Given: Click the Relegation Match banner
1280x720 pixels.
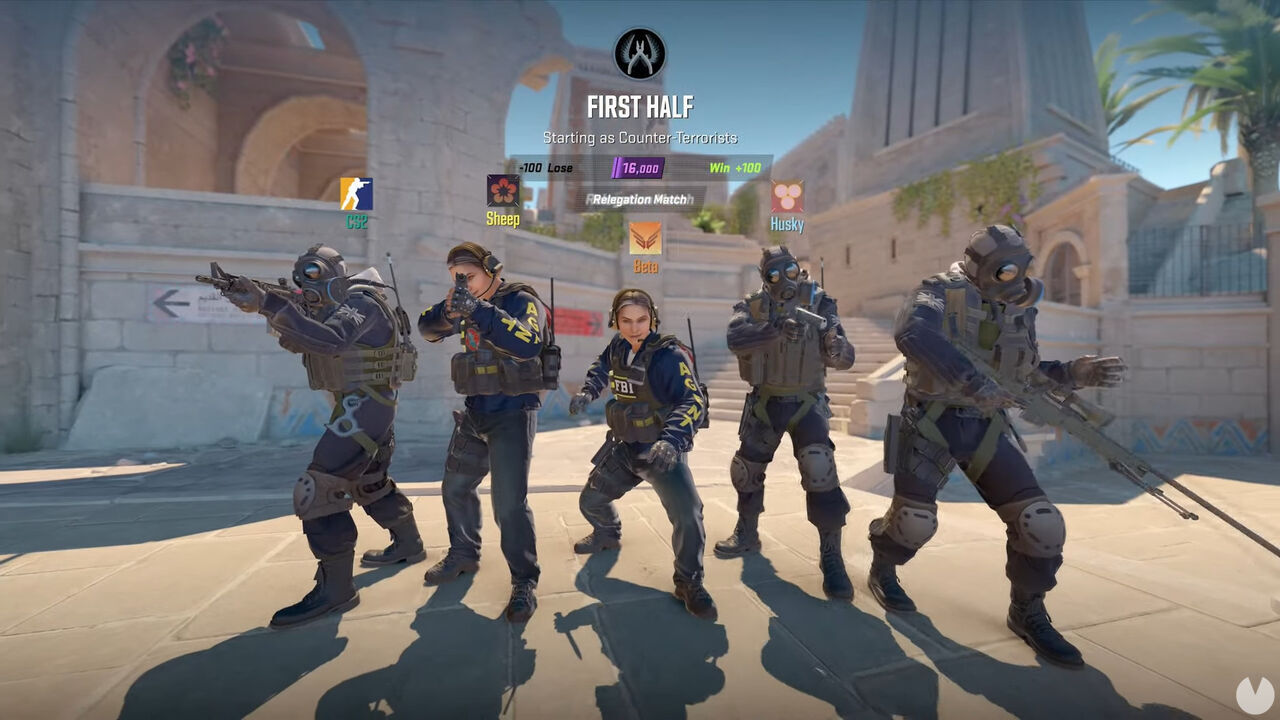Looking at the screenshot, I should click(x=642, y=200).
